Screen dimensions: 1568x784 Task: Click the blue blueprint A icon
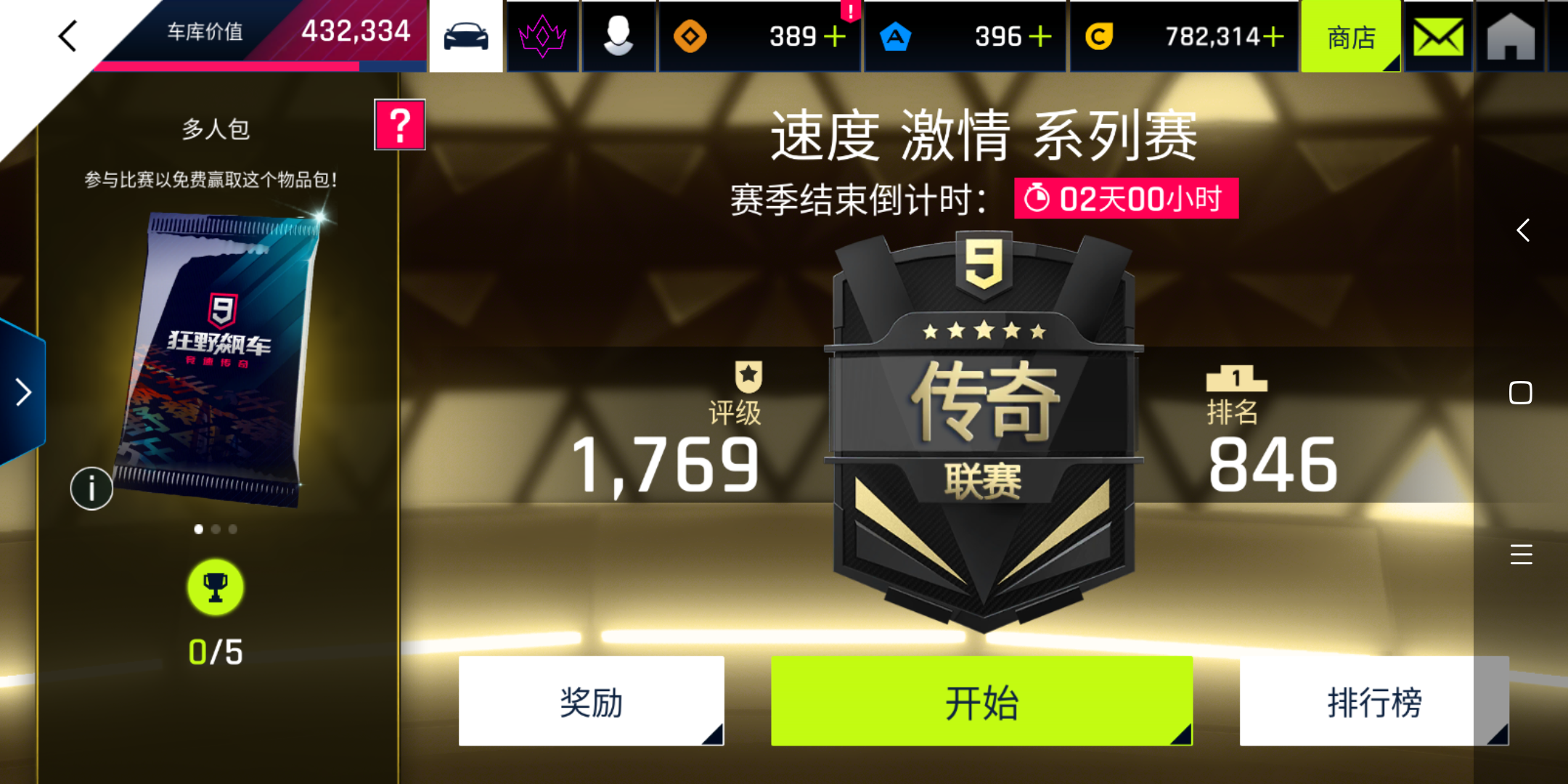click(898, 35)
